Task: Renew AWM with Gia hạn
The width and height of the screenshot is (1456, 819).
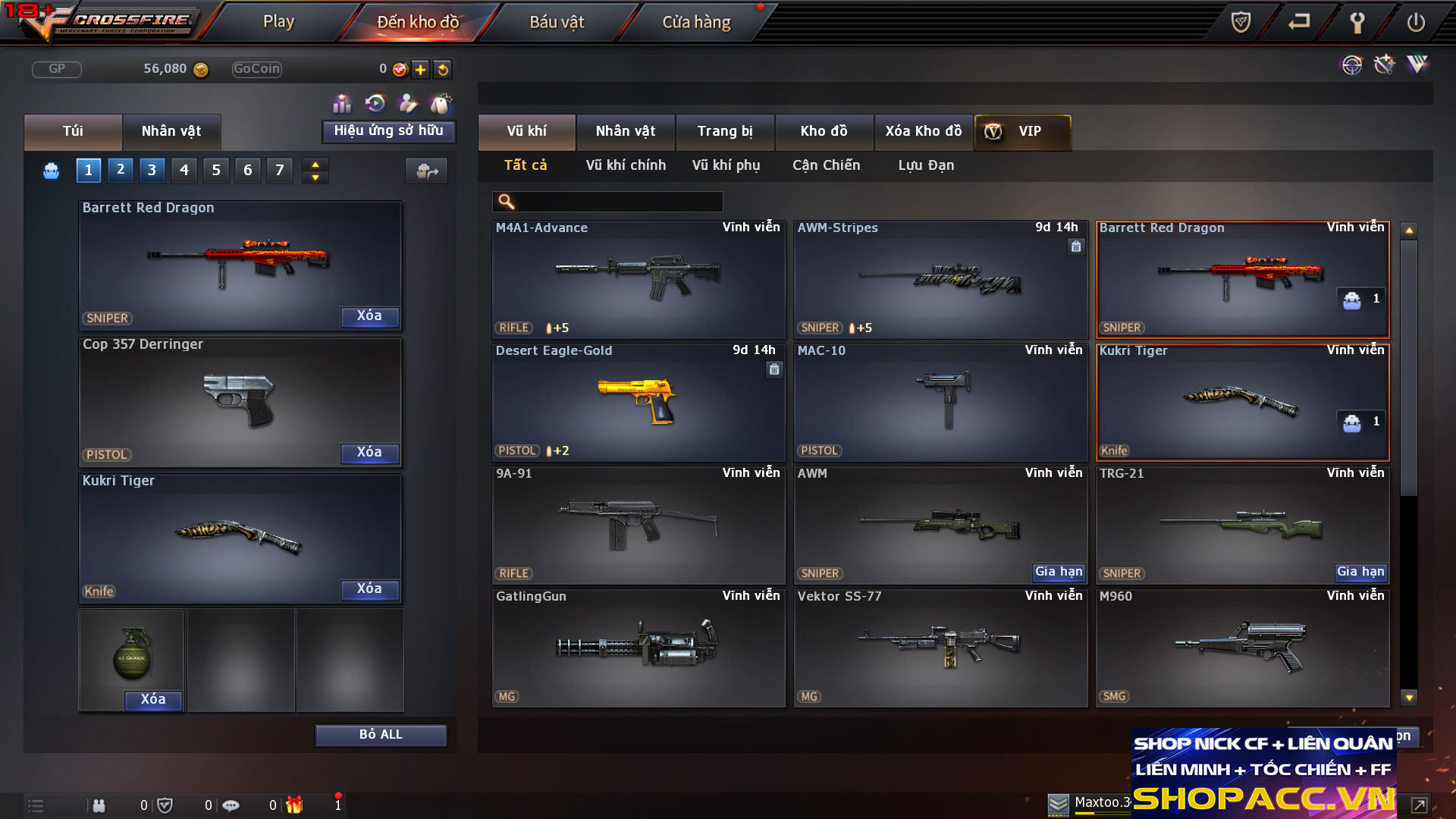Action: (x=1059, y=572)
